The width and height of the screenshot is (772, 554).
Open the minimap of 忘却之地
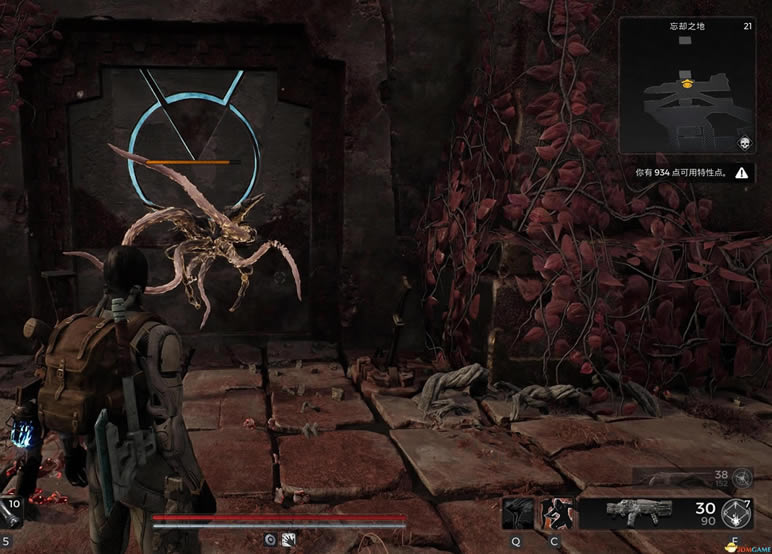click(687, 94)
